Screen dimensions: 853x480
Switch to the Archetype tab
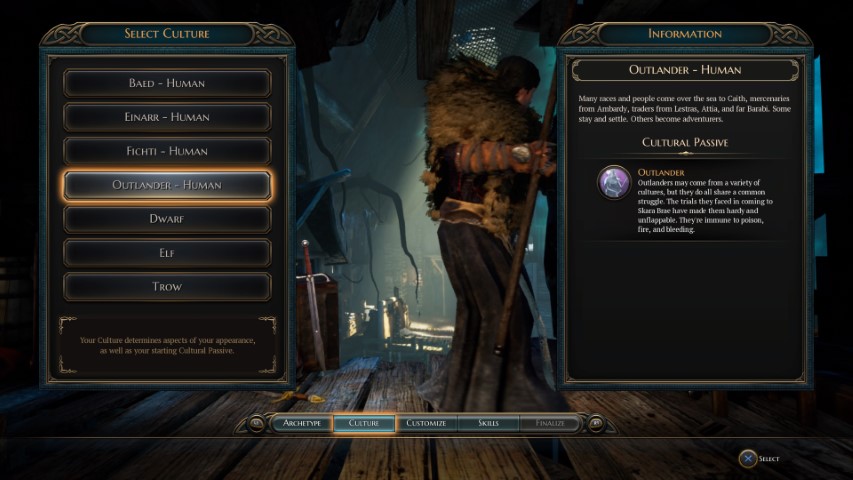pyautogui.click(x=302, y=423)
